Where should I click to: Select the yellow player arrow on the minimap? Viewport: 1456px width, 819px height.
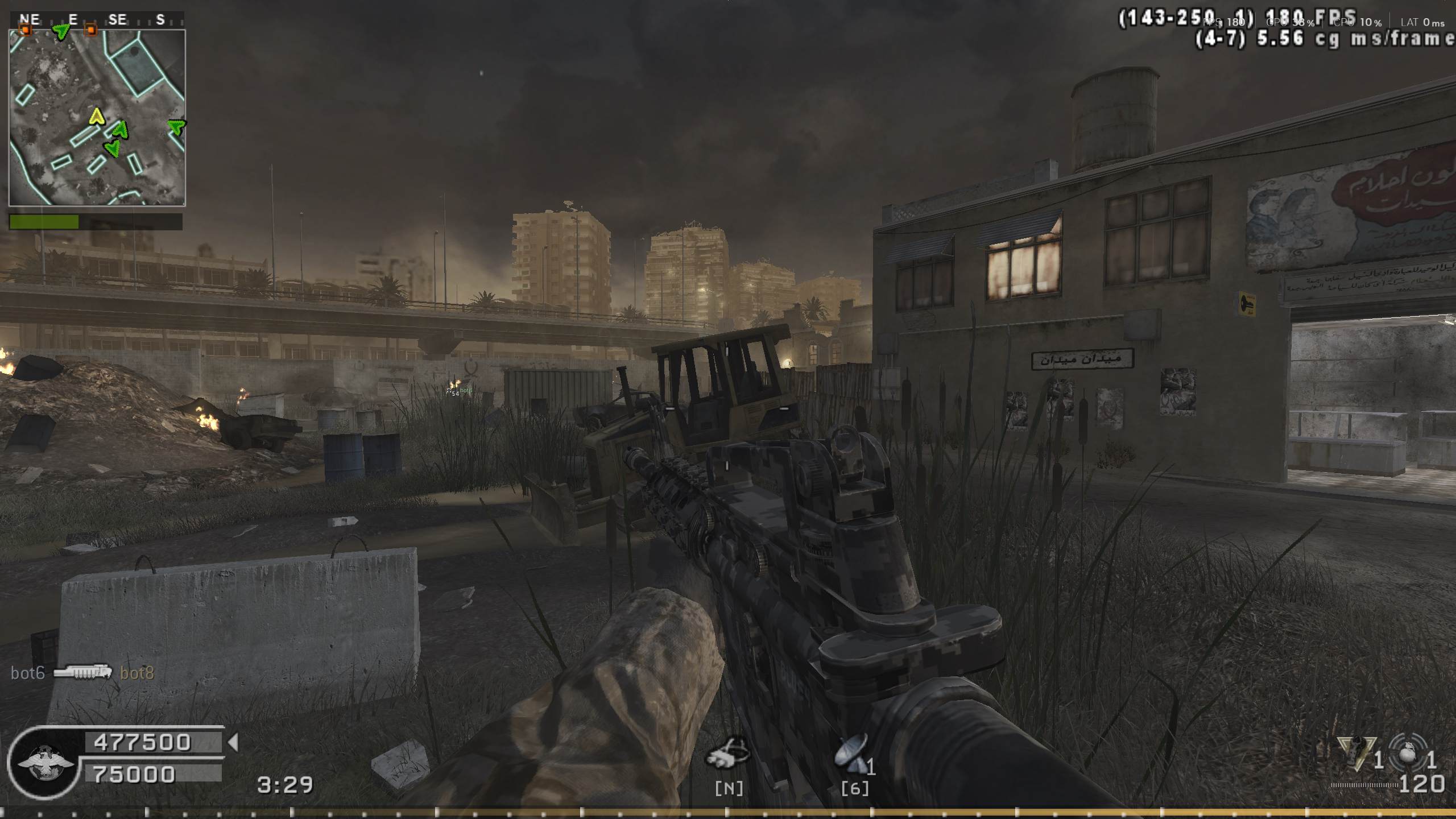click(97, 117)
